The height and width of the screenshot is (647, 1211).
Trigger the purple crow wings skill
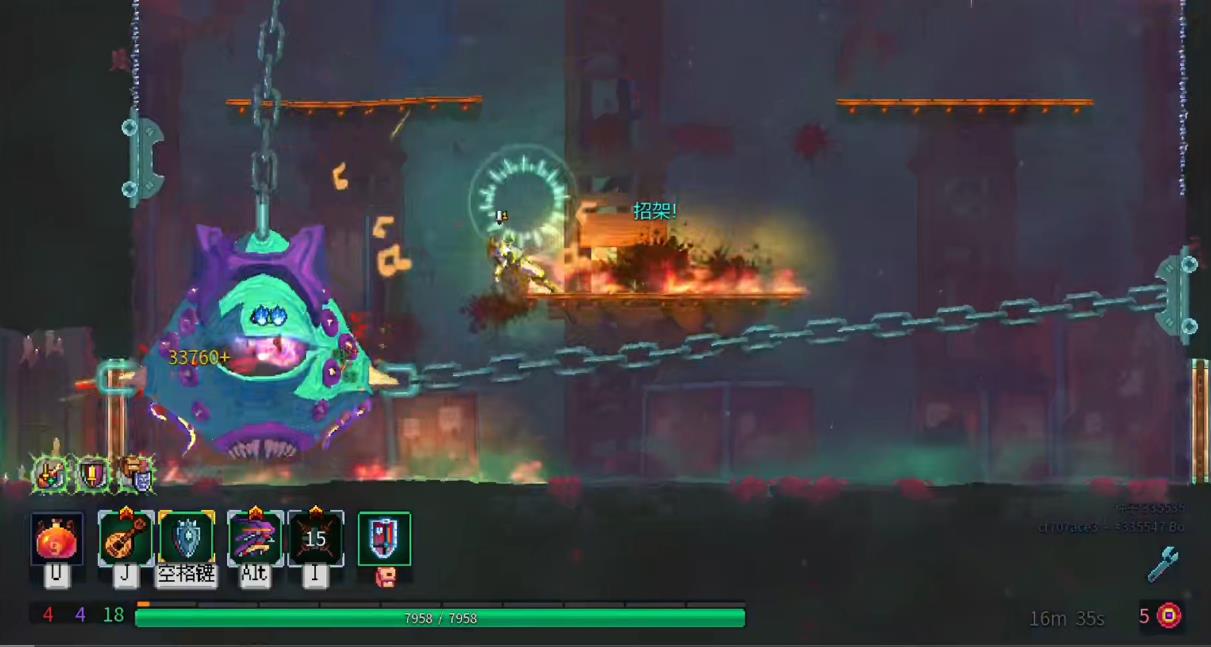(x=255, y=540)
